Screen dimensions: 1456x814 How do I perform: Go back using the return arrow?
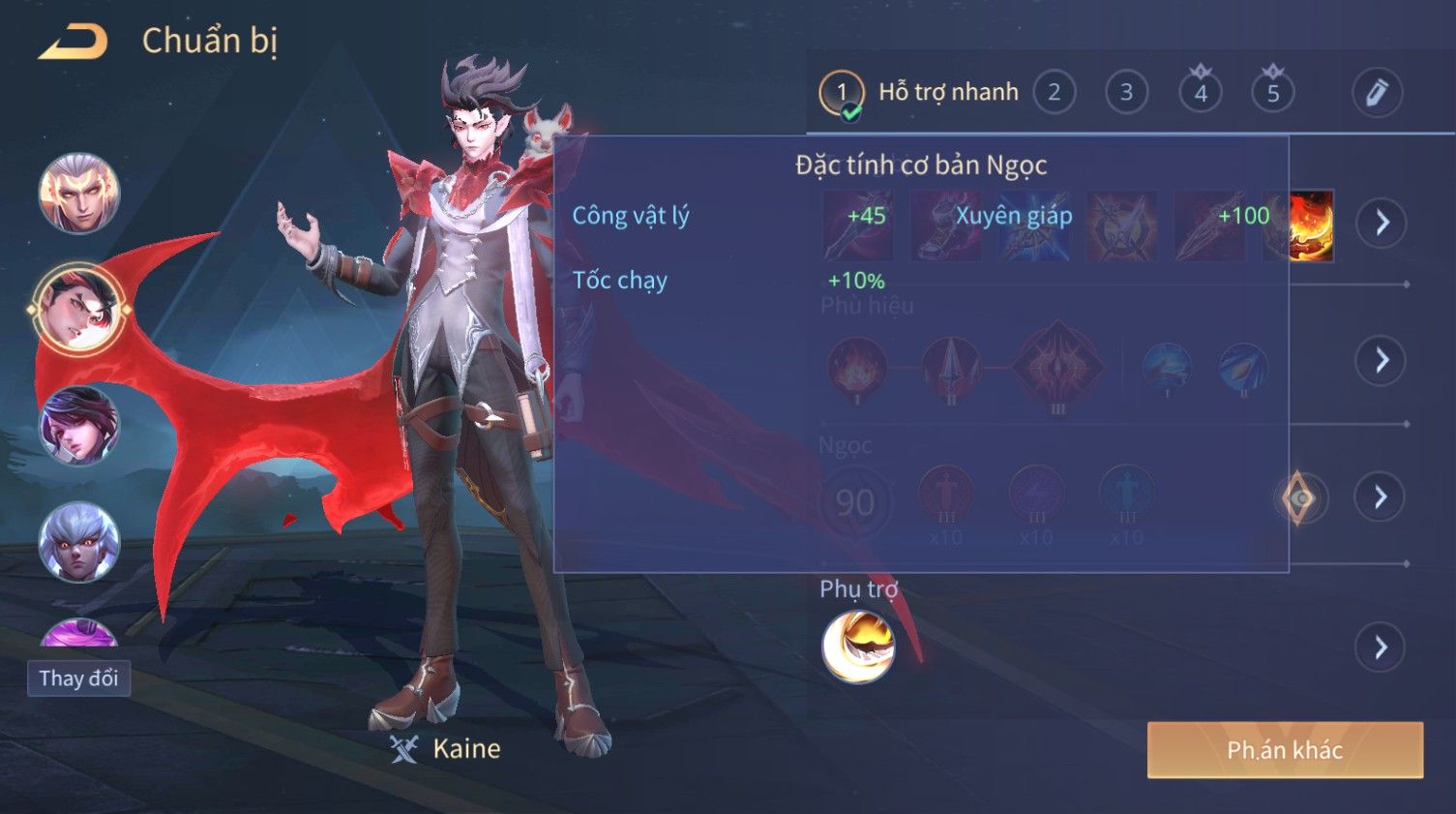pos(74,42)
